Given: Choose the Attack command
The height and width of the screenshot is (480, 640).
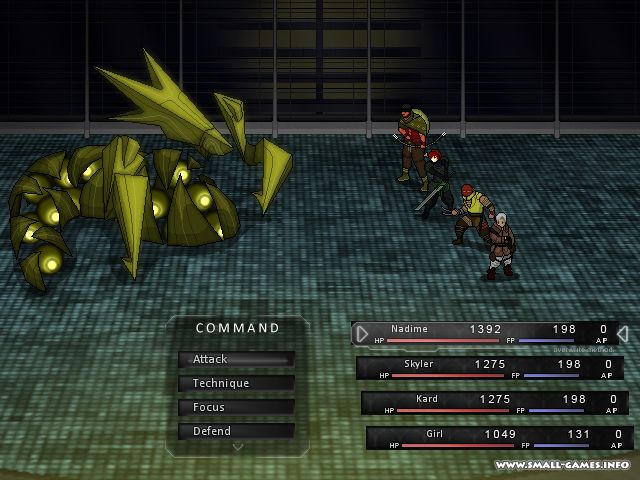Looking at the screenshot, I should (x=236, y=359).
